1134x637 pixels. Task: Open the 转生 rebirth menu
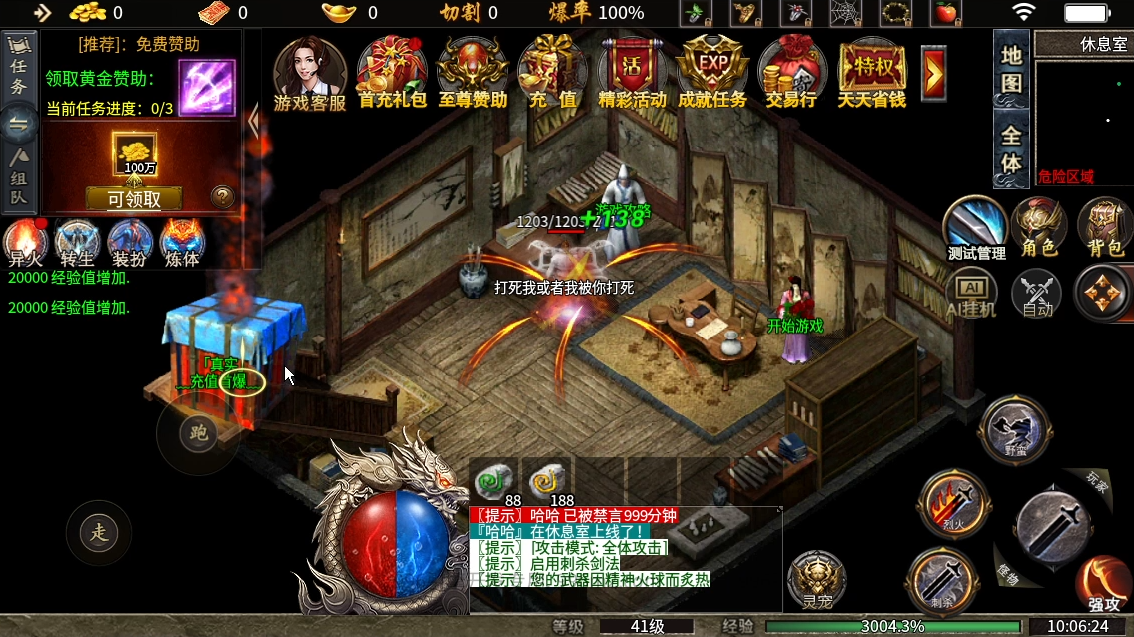point(77,243)
